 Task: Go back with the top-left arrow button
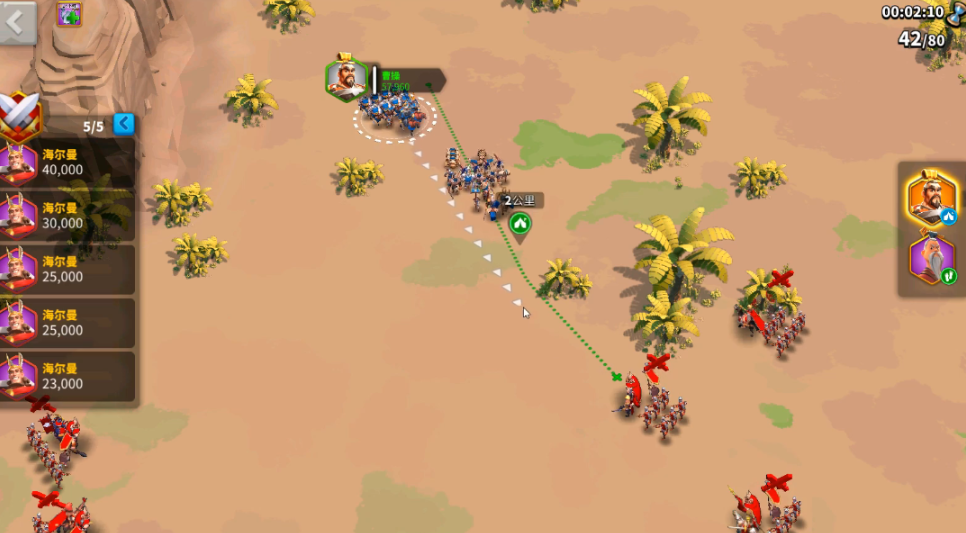pos(17,22)
